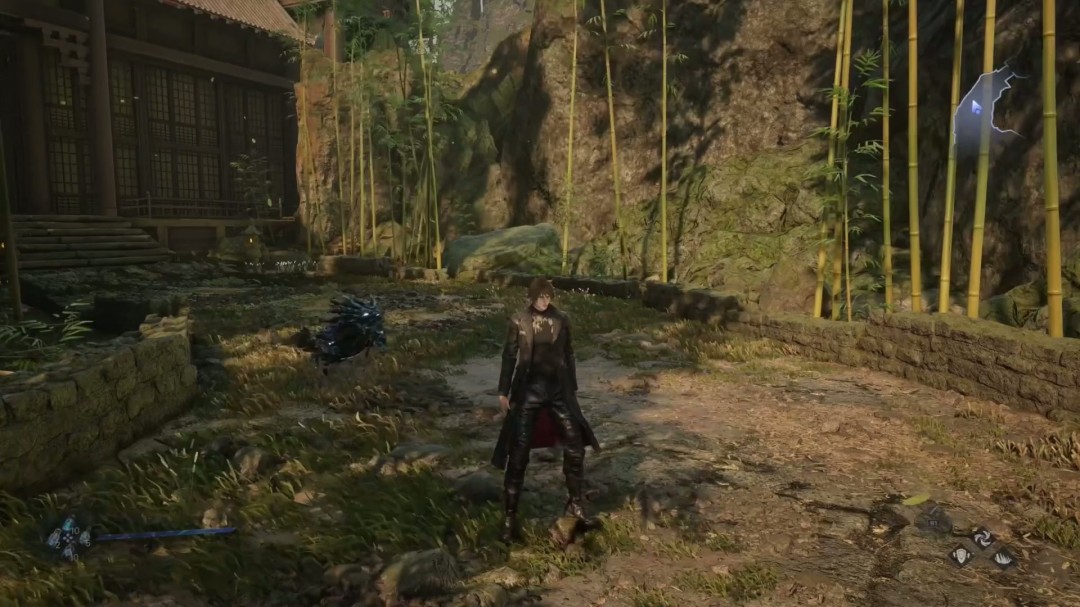The image size is (1080, 607).
Task: Choose the quick item with count 5
Action: pos(85,537)
